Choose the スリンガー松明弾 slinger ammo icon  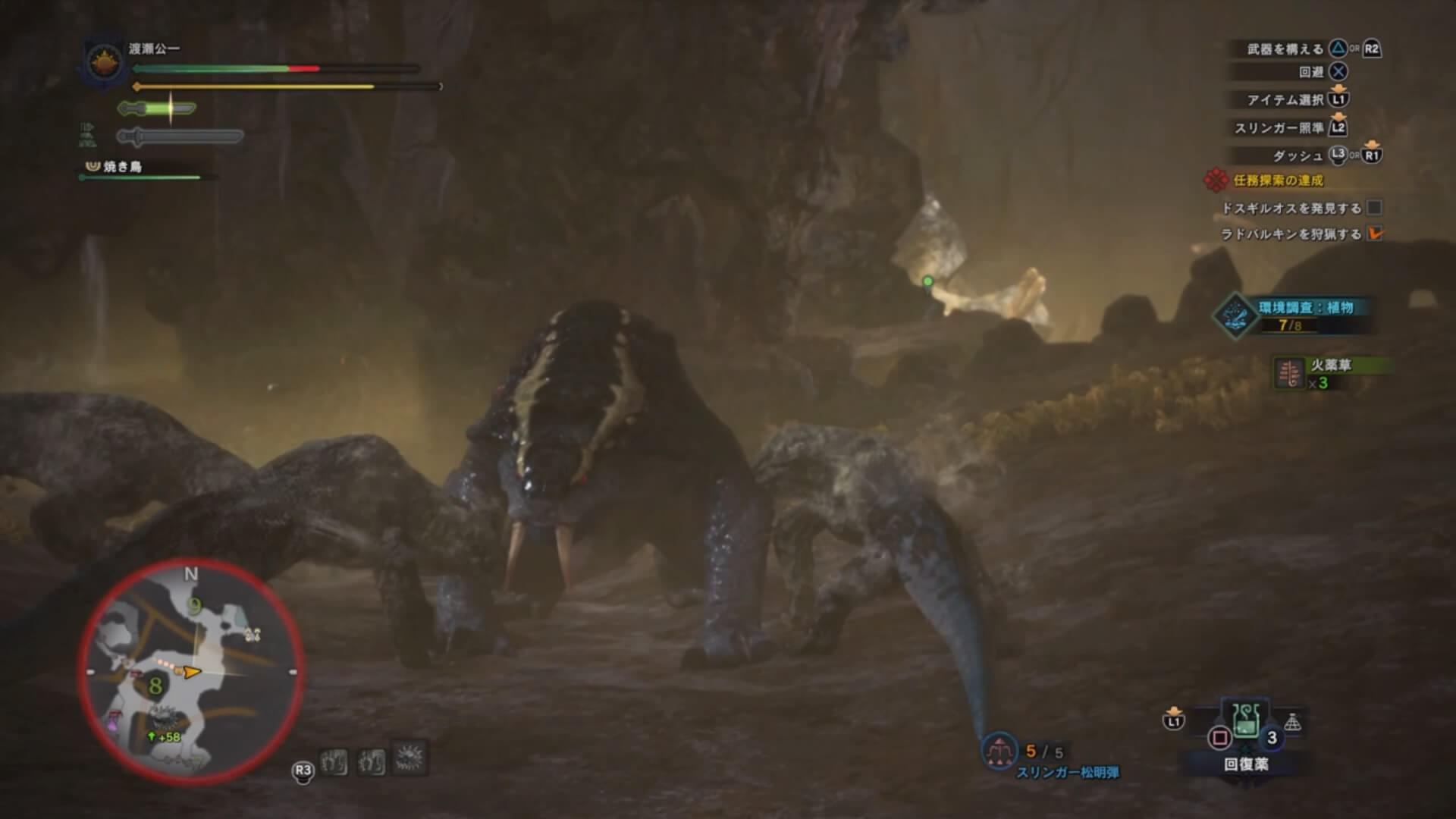[999, 752]
